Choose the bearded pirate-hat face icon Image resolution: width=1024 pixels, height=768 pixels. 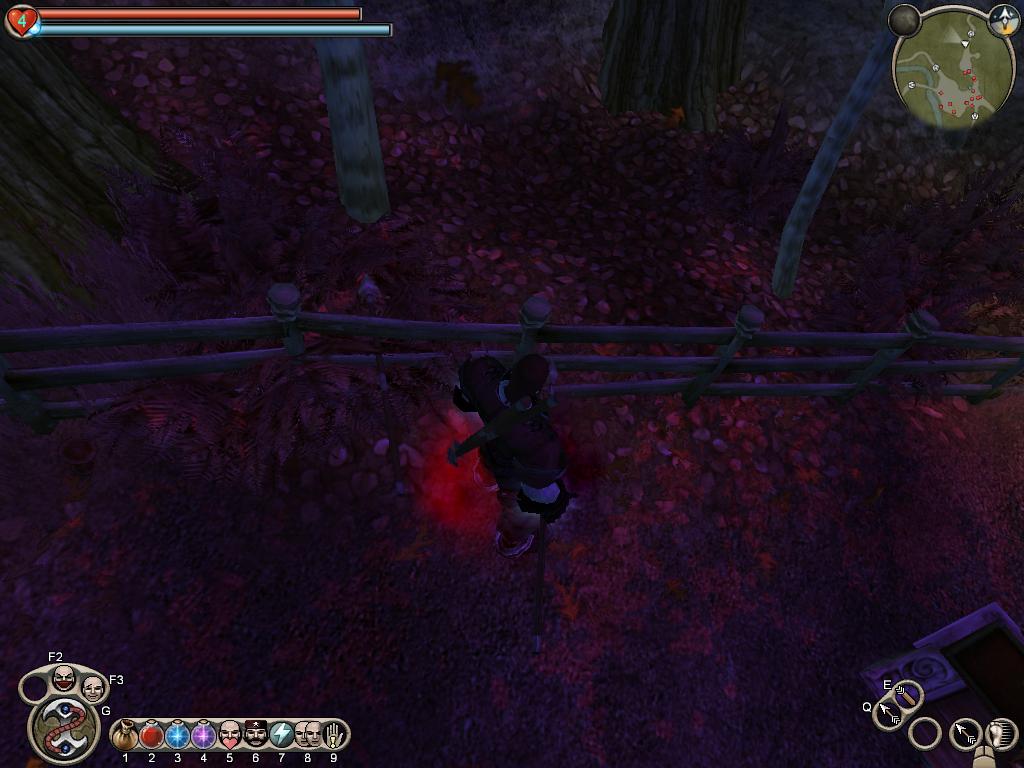coord(256,736)
